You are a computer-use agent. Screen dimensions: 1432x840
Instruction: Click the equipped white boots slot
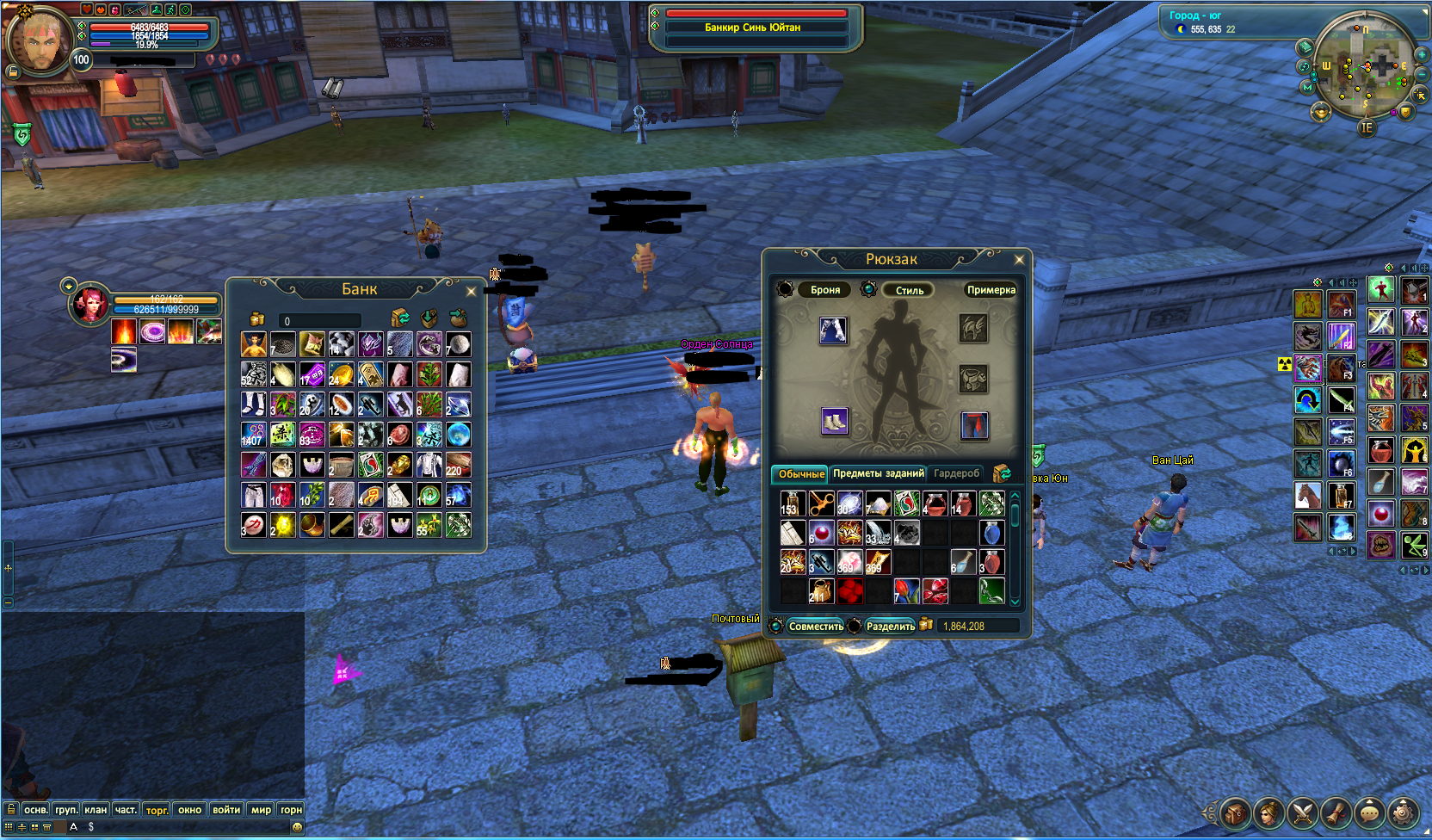tap(834, 422)
